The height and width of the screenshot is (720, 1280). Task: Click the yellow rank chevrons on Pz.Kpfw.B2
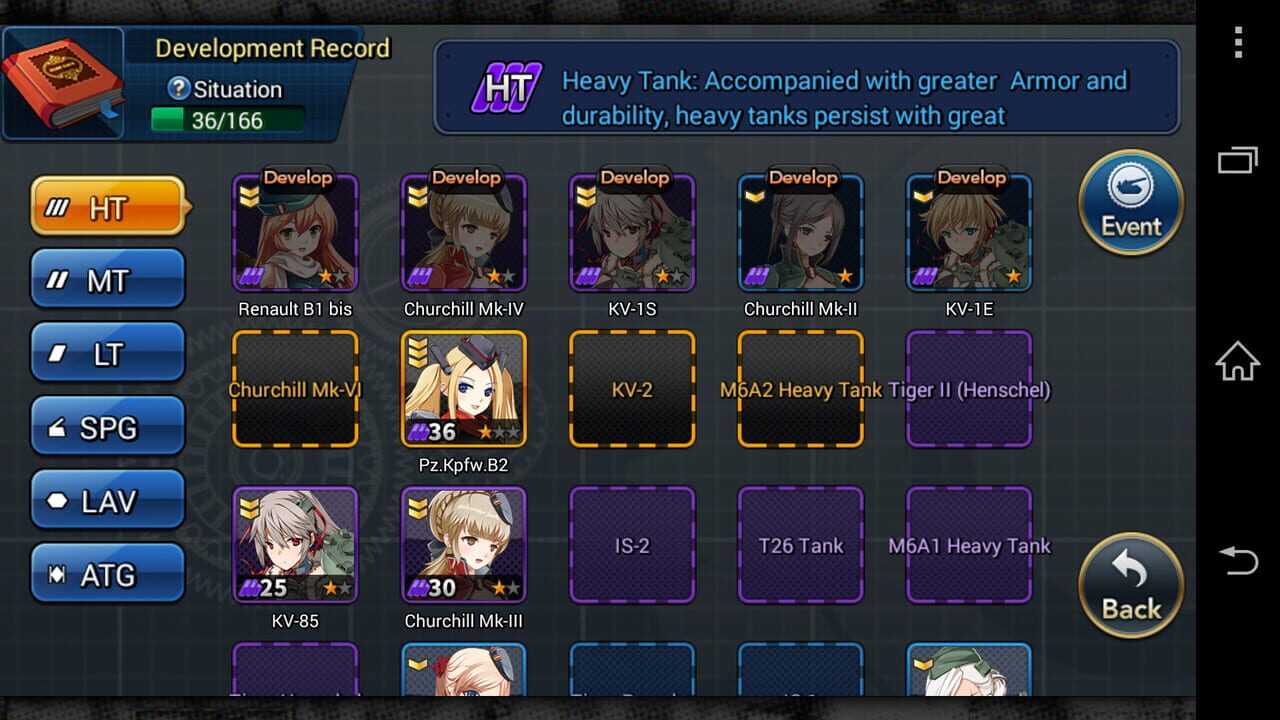click(x=417, y=349)
